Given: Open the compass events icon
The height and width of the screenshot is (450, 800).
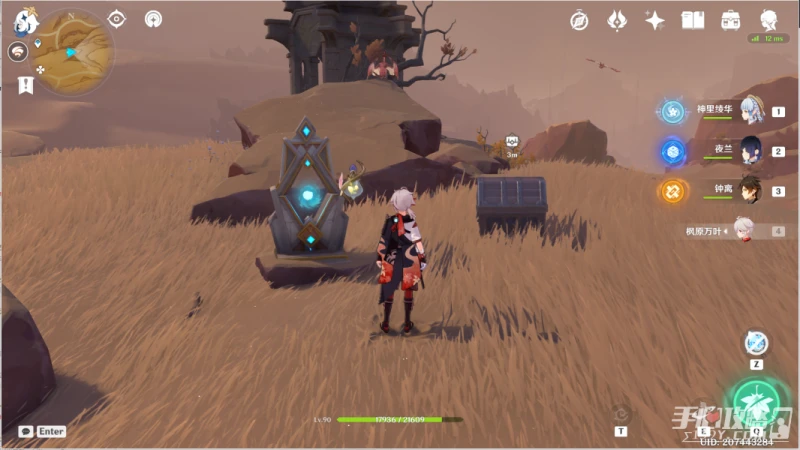Looking at the screenshot, I should point(579,20).
